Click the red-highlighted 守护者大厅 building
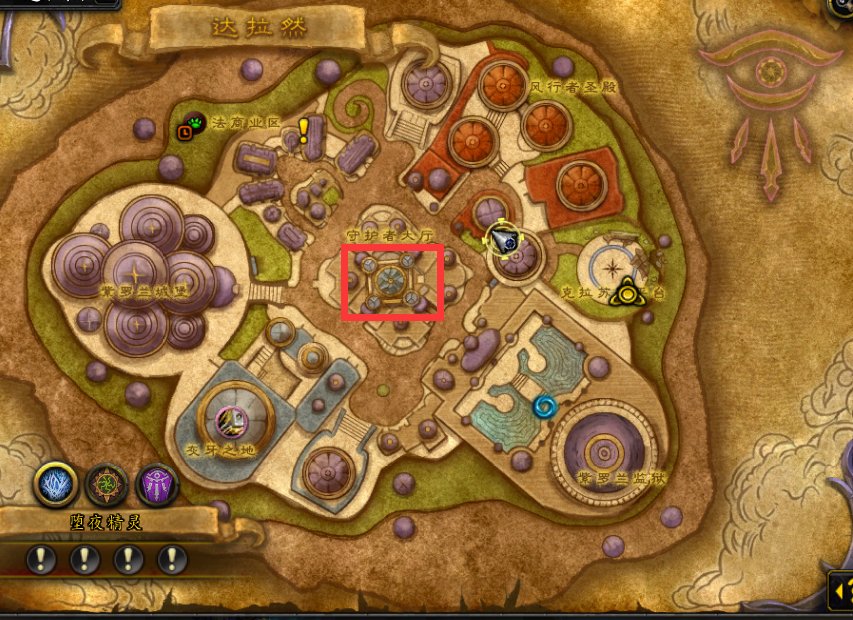 coord(392,281)
